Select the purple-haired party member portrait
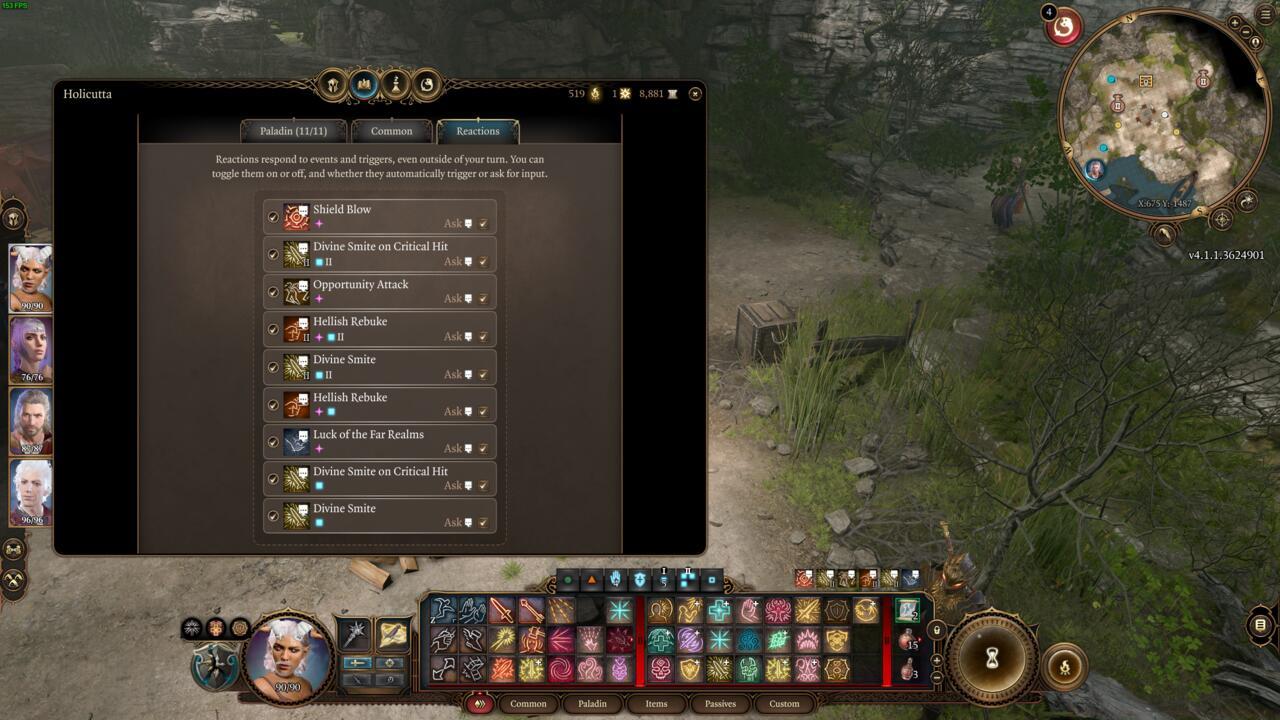Viewport: 1280px width, 720px height. (31, 349)
